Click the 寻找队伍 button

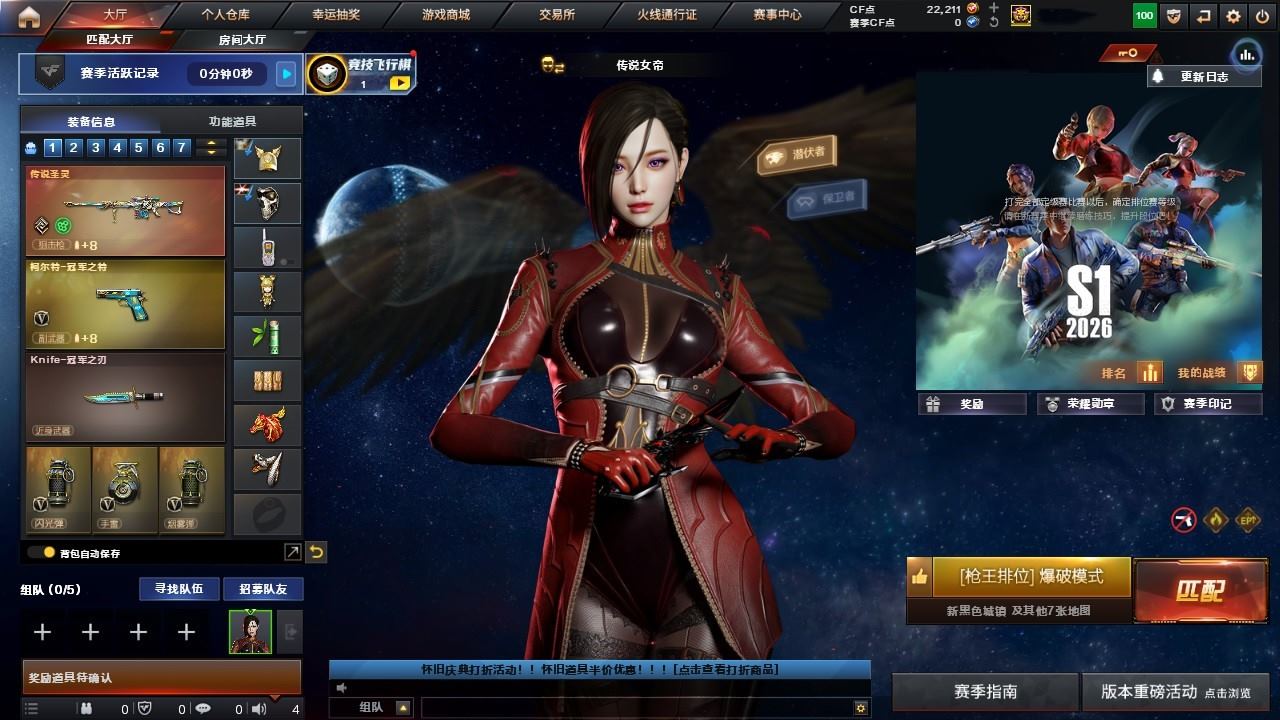(178, 589)
